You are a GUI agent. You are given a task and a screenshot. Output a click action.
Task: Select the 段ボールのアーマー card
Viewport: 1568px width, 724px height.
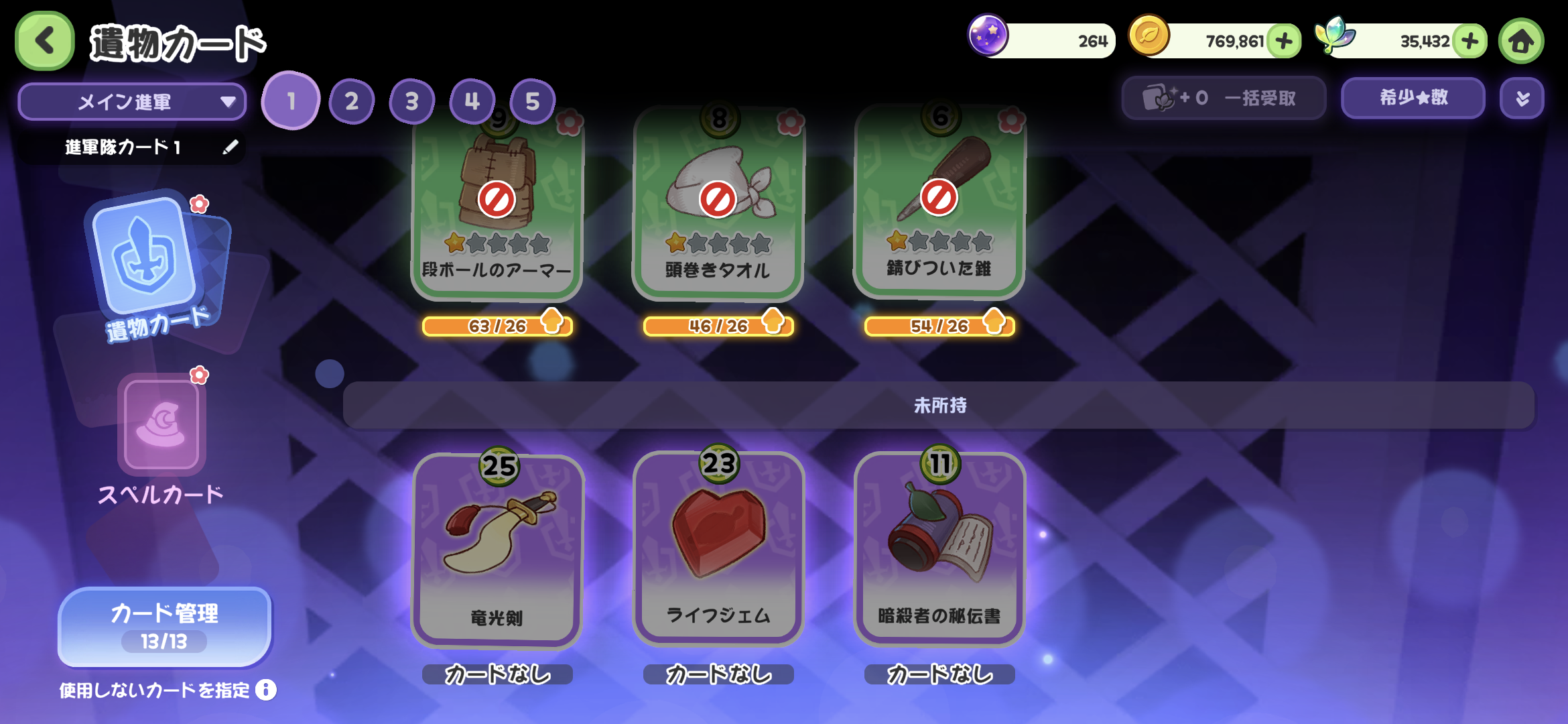[x=497, y=208]
